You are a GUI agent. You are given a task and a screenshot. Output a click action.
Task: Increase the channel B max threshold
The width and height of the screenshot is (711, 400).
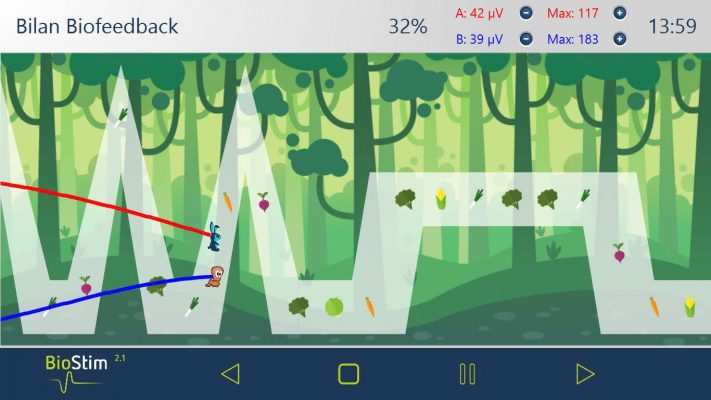pyautogui.click(x=620, y=39)
